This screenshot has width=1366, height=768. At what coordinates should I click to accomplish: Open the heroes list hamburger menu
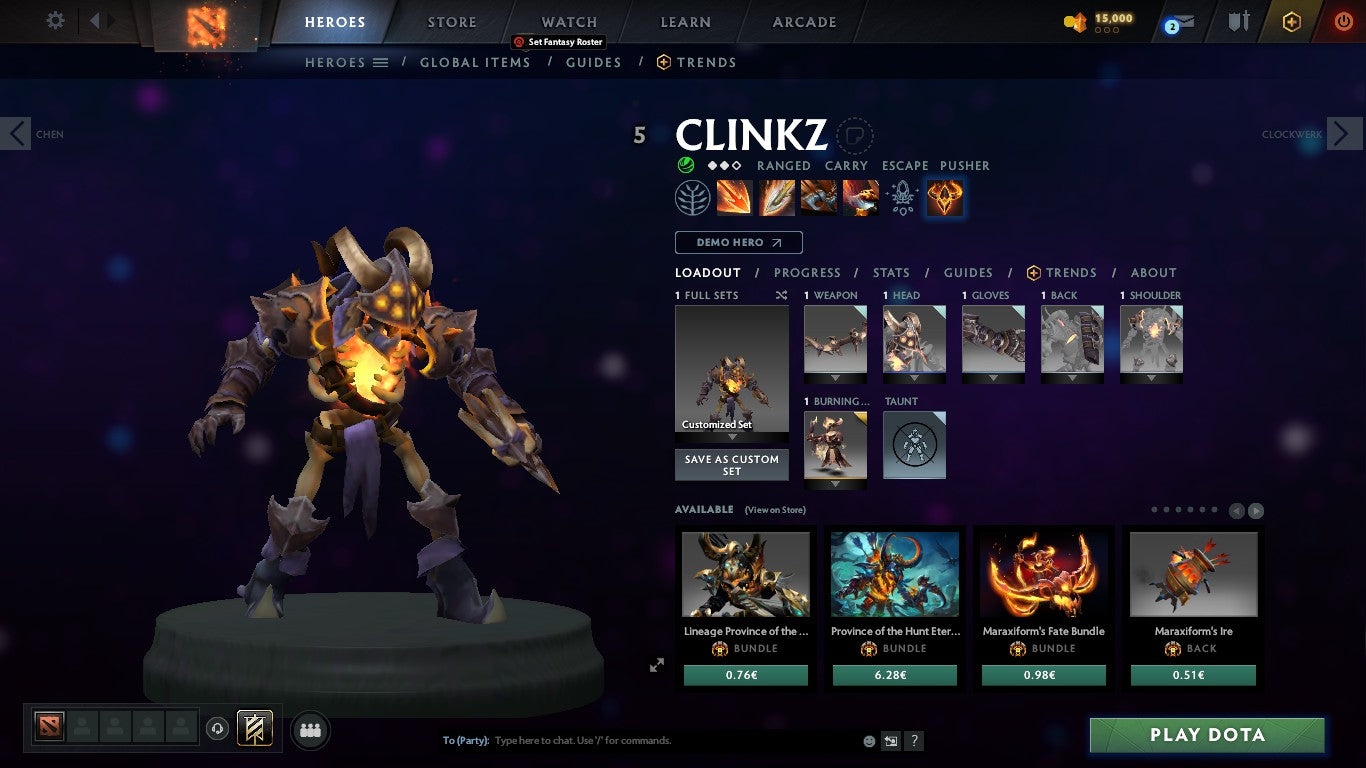[x=380, y=62]
